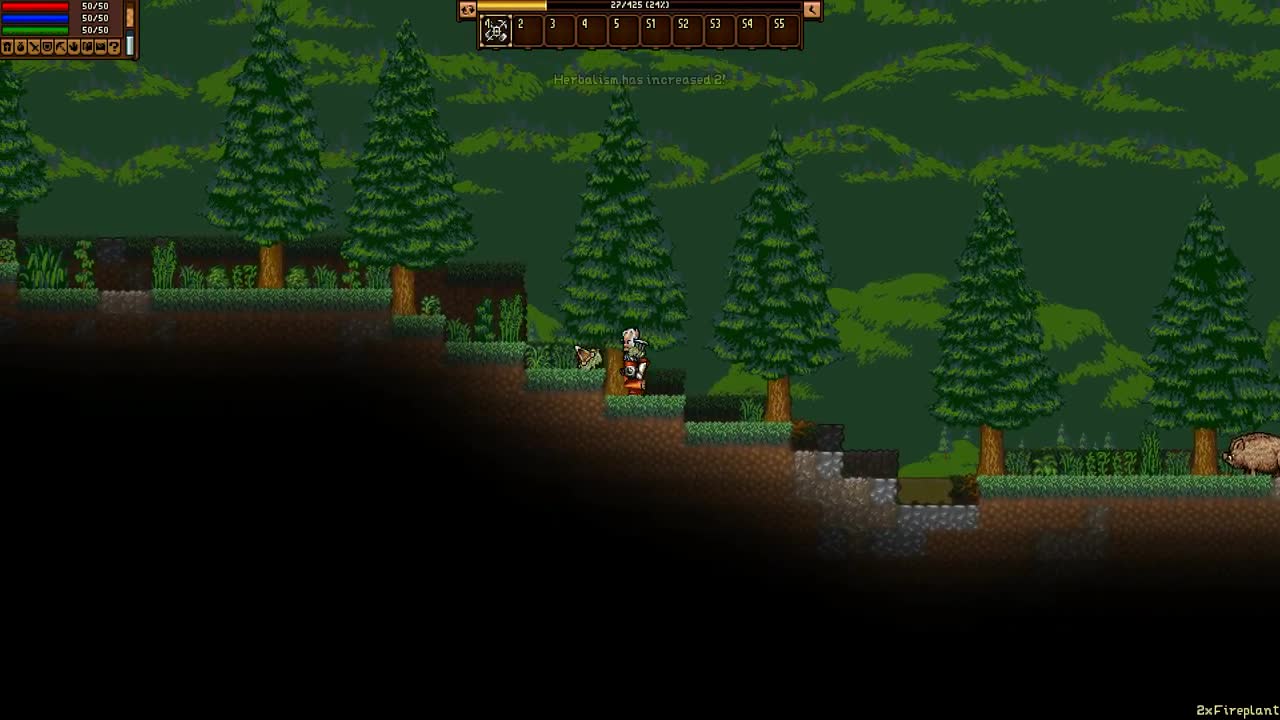
Task: Click the potion flask beside the toolbar
Action: [129, 43]
